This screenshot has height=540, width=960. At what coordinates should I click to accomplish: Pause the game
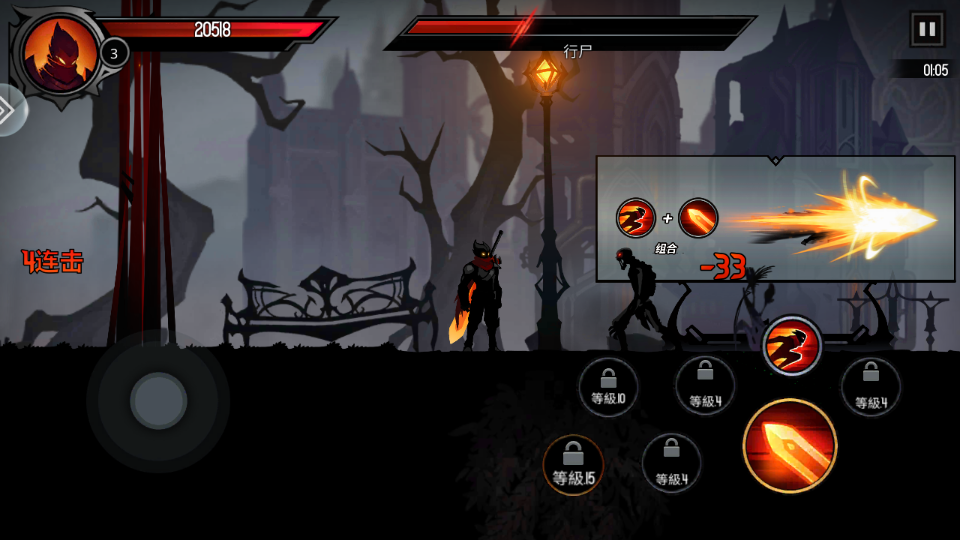coord(926,29)
